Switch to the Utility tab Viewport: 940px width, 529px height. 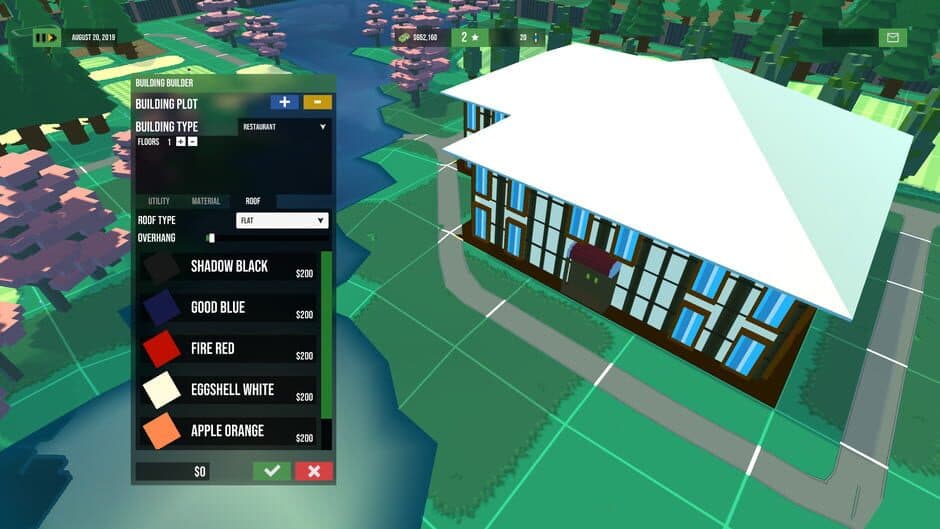coord(159,201)
